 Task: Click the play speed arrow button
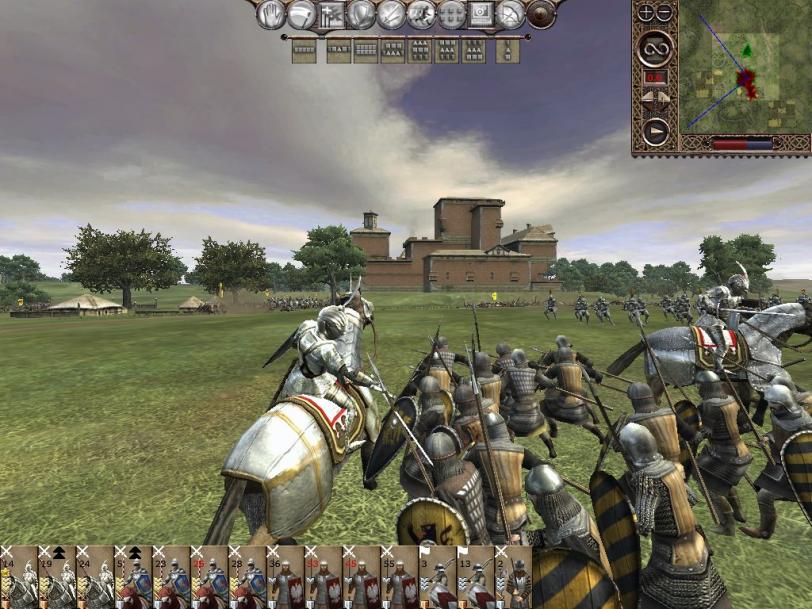[x=655, y=131]
